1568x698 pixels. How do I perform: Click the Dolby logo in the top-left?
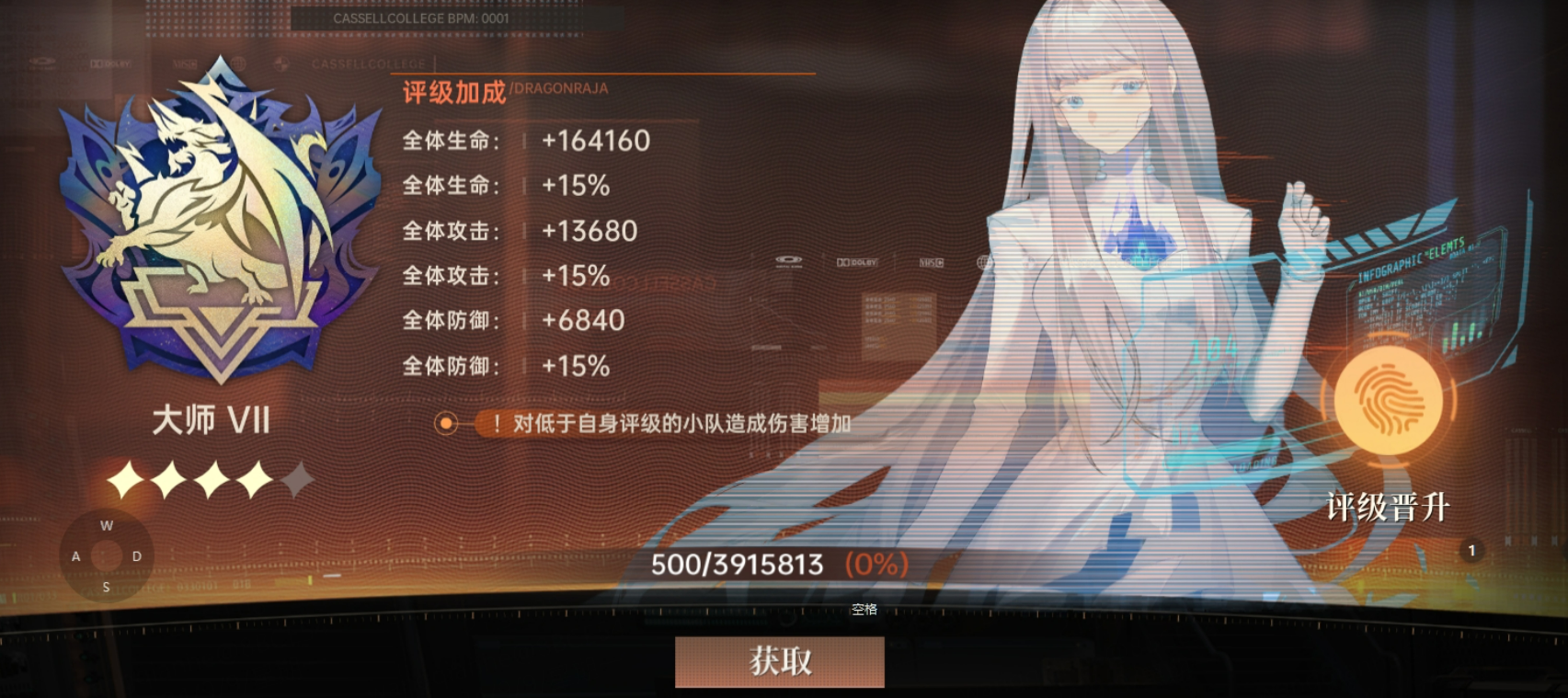coord(110,63)
